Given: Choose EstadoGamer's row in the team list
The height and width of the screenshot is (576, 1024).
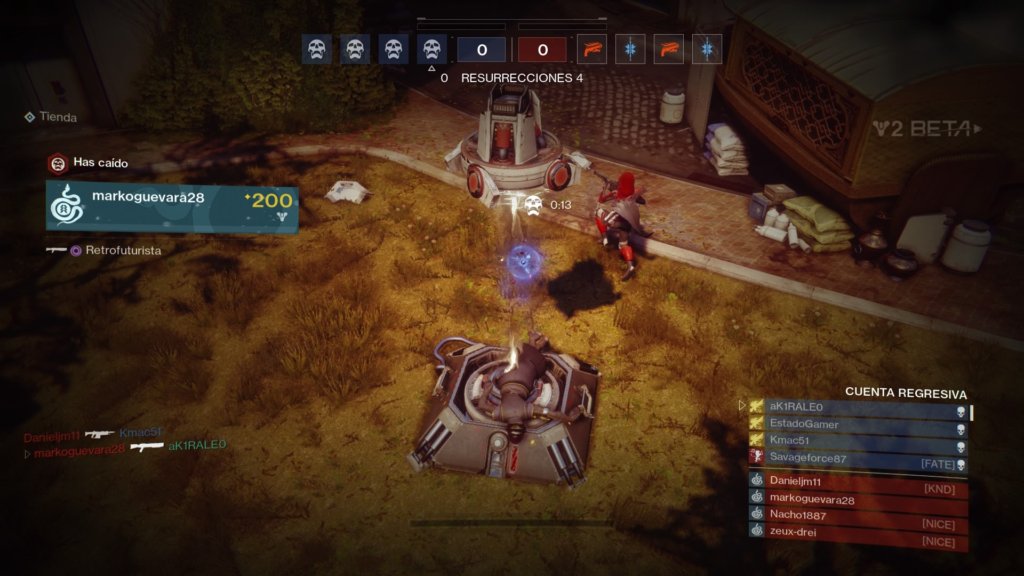Looking at the screenshot, I should tap(858, 424).
